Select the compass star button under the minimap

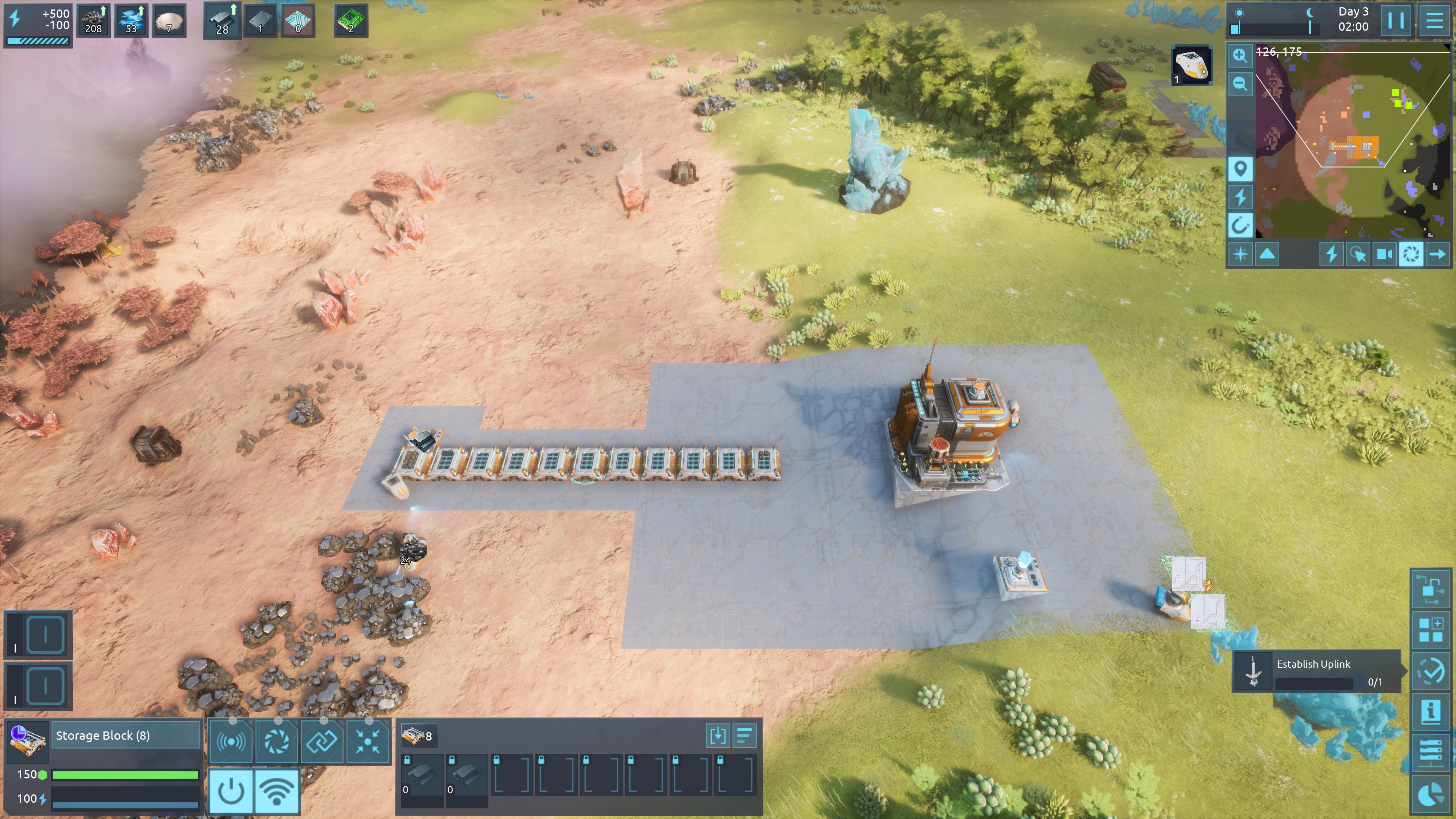point(1240,254)
